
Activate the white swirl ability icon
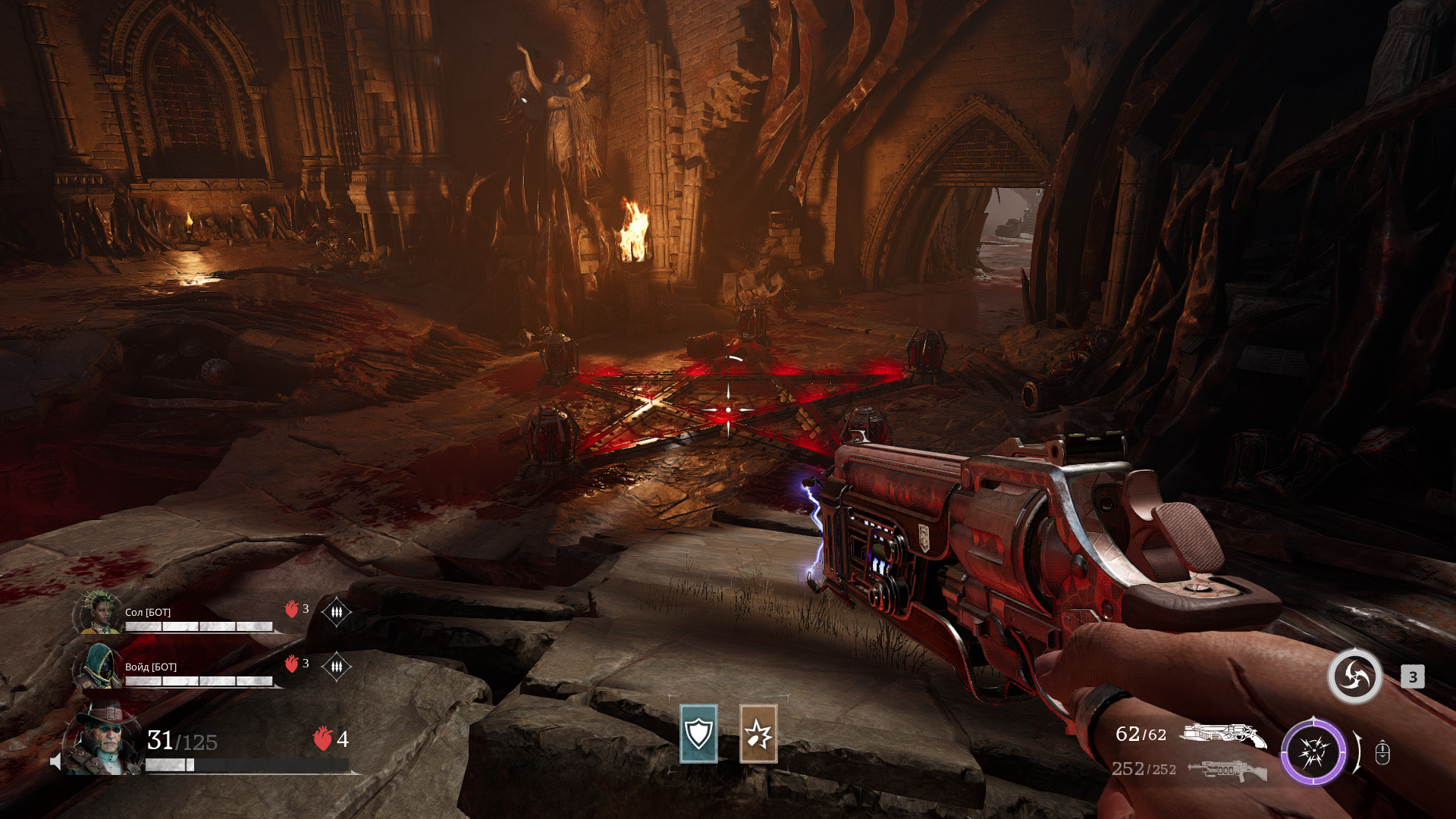[1354, 676]
